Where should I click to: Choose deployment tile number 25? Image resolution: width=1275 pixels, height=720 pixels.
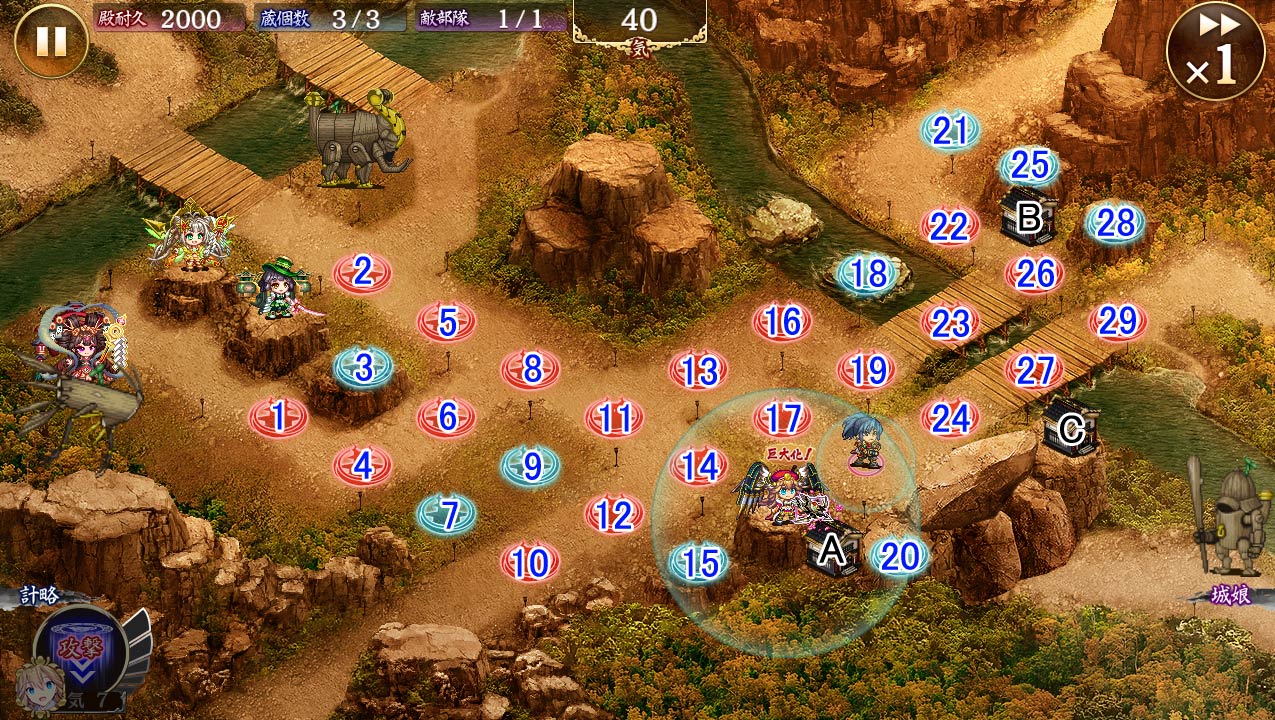click(1029, 166)
